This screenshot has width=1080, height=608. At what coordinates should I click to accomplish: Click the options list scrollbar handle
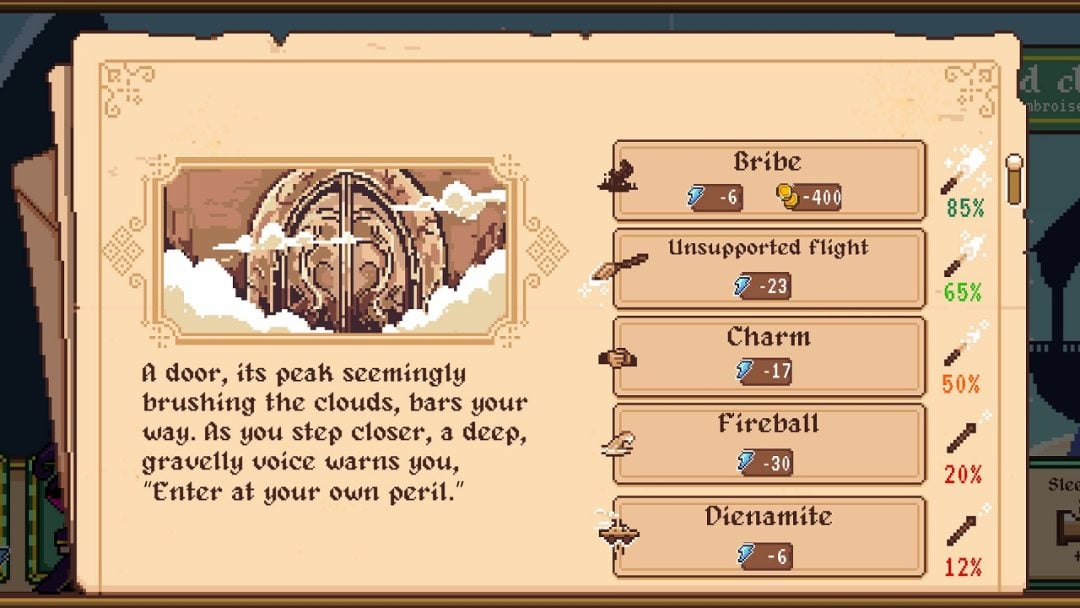tap(1014, 178)
